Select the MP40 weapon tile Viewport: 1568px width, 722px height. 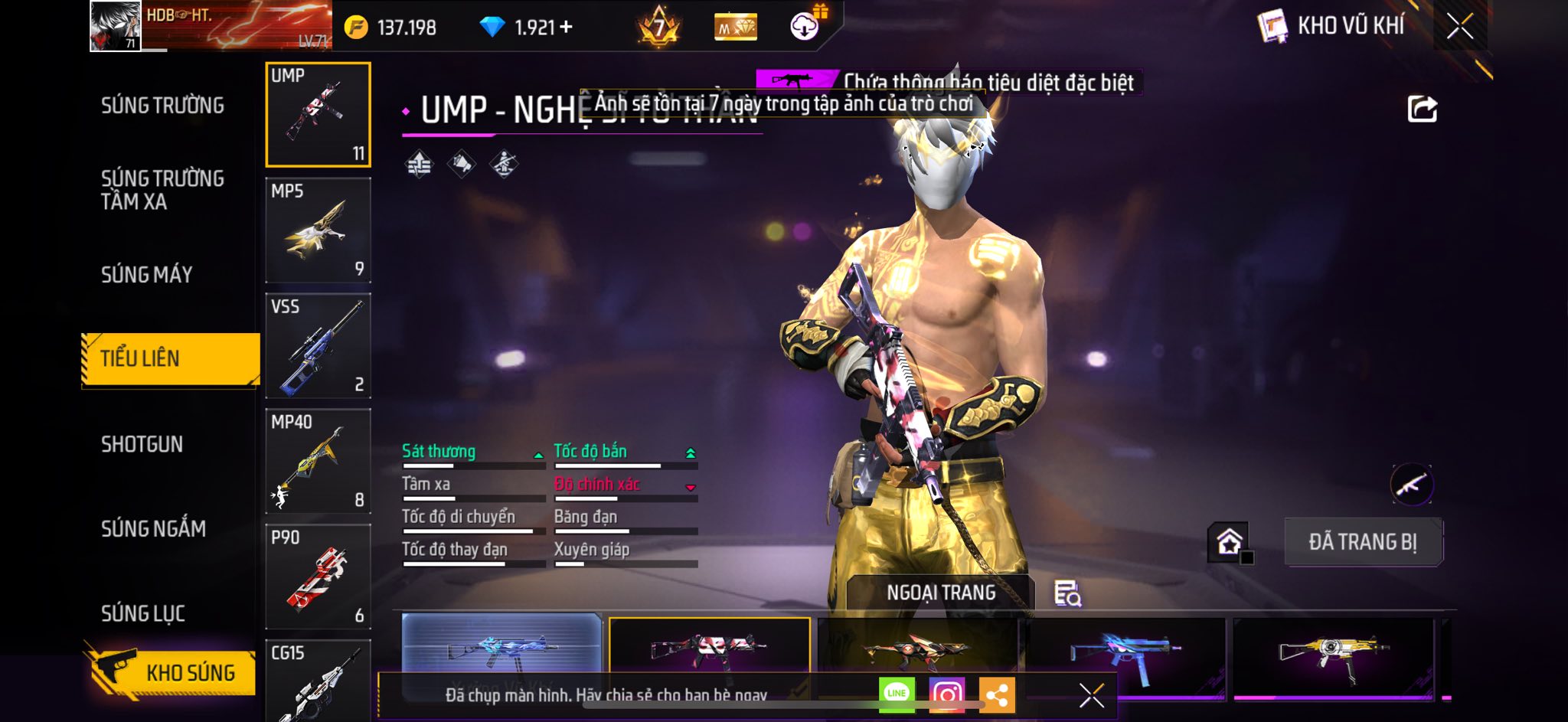(x=318, y=462)
